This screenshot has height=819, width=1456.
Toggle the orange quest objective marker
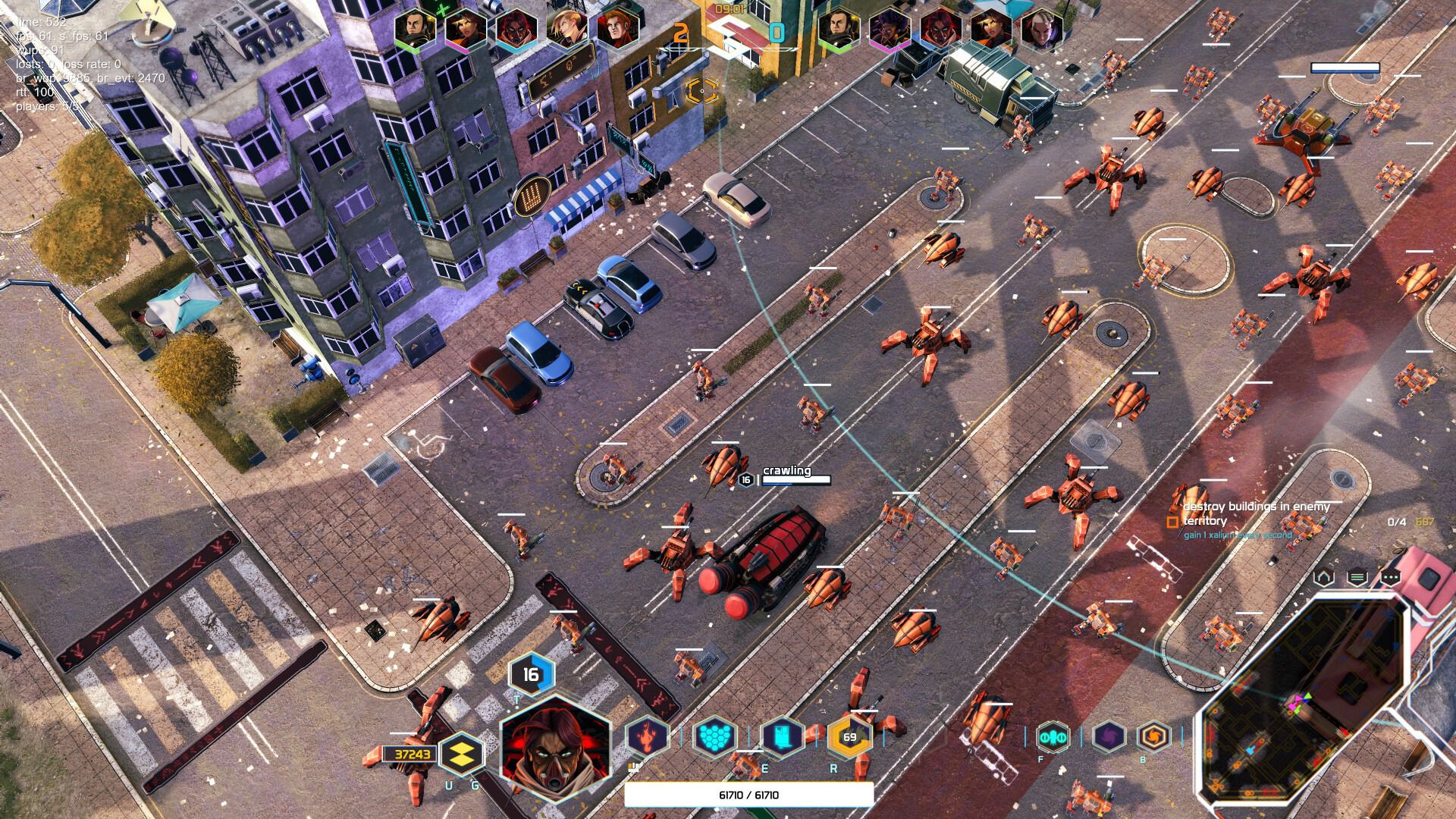(1172, 522)
